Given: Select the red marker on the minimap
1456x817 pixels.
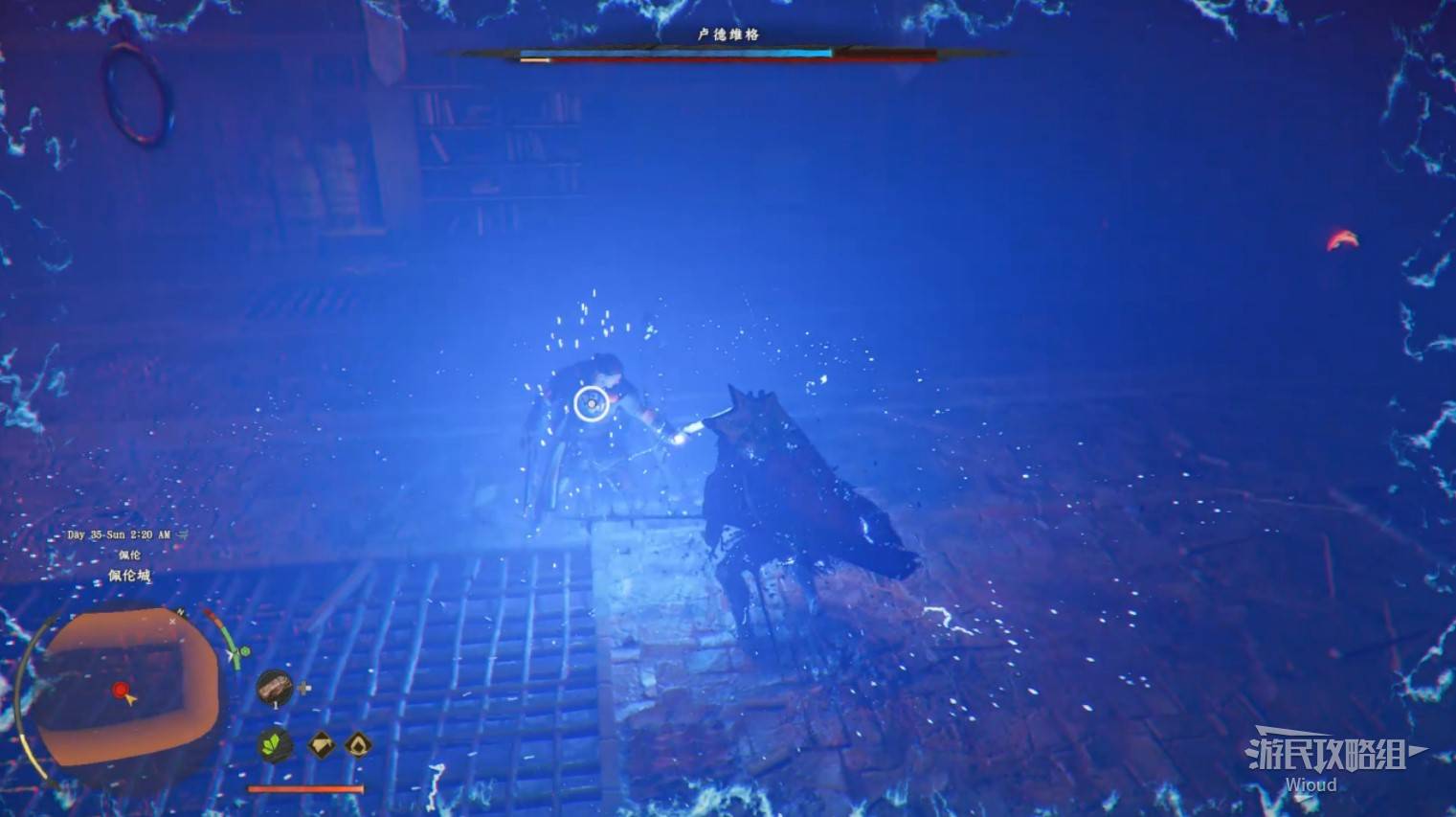Looking at the screenshot, I should point(120,690).
